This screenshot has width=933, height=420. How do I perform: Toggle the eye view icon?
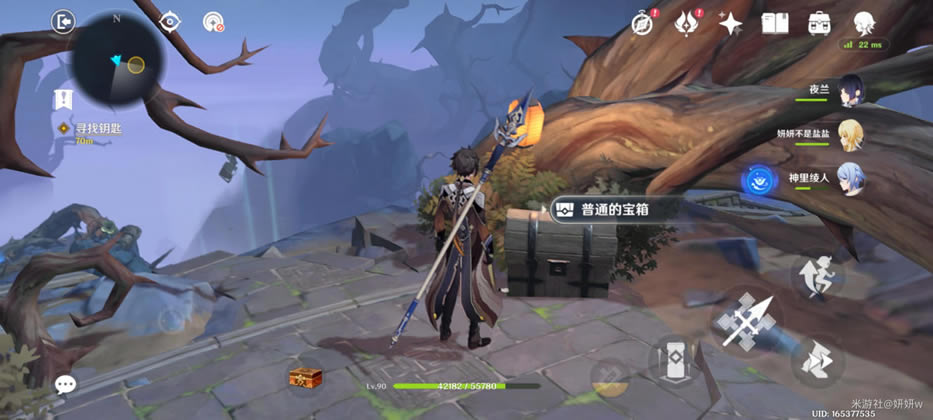click(170, 21)
